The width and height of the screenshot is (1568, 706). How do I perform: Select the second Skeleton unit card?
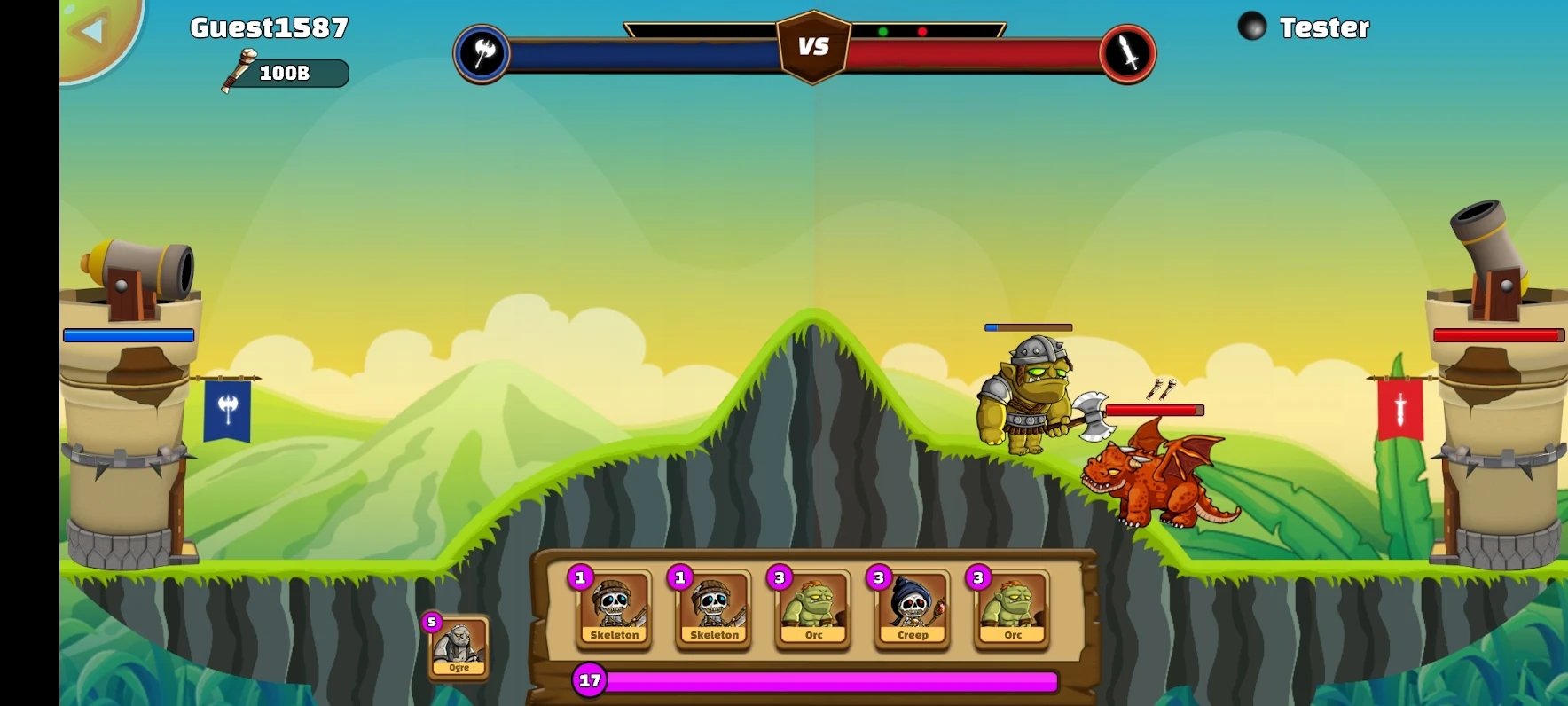[x=713, y=610]
